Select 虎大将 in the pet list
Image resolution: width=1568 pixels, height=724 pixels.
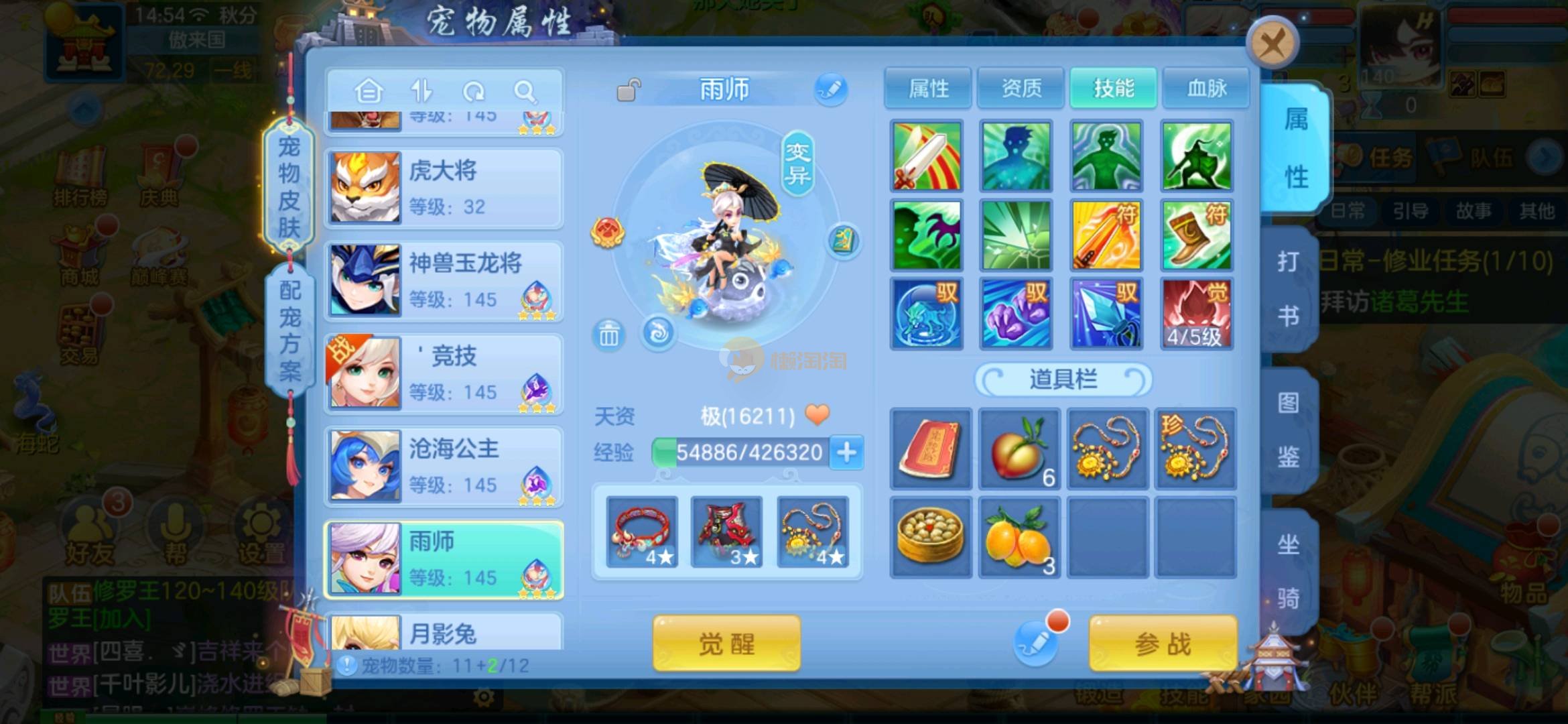(444, 188)
